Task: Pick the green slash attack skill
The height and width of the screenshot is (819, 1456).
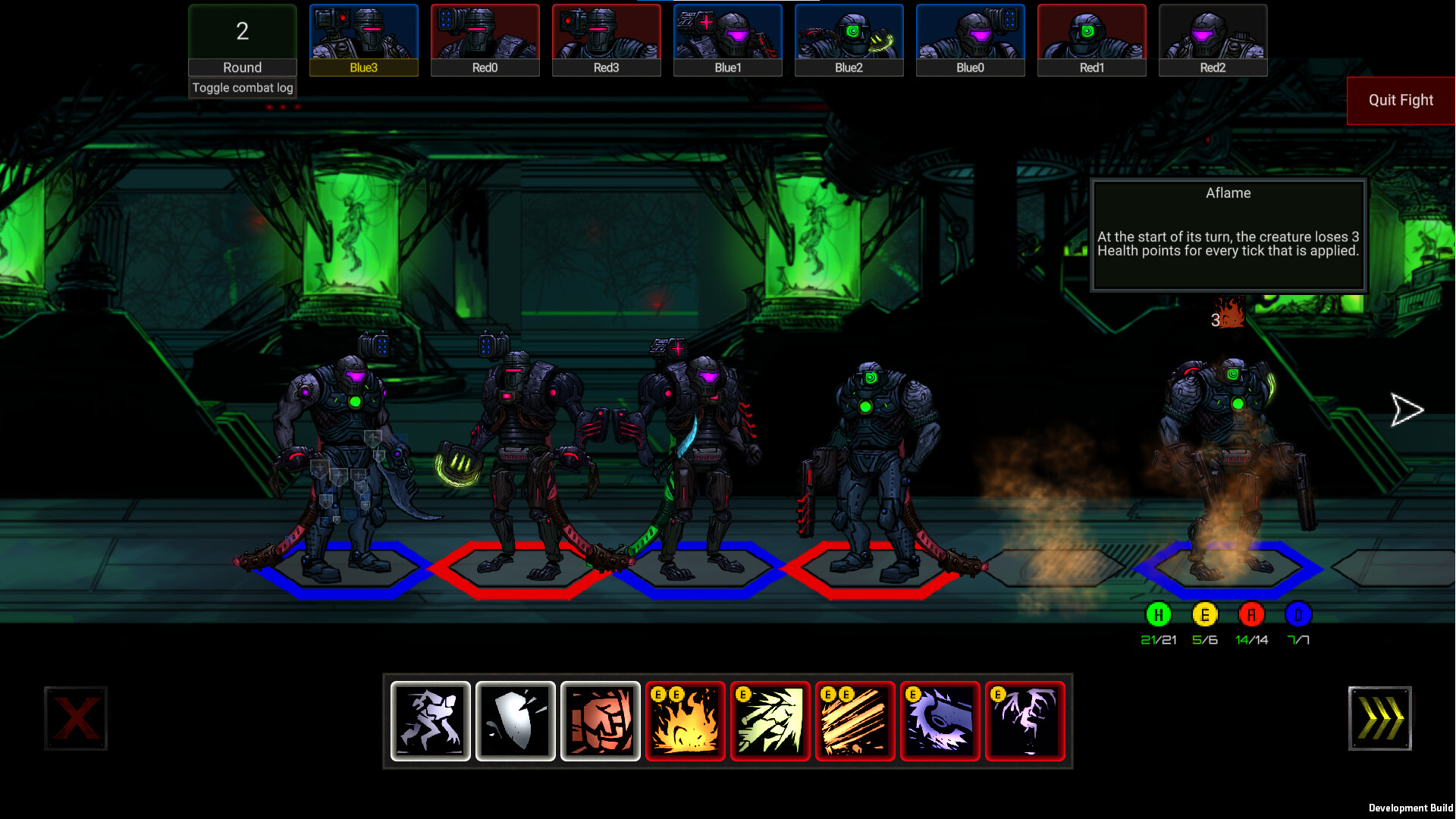Action: 770,720
